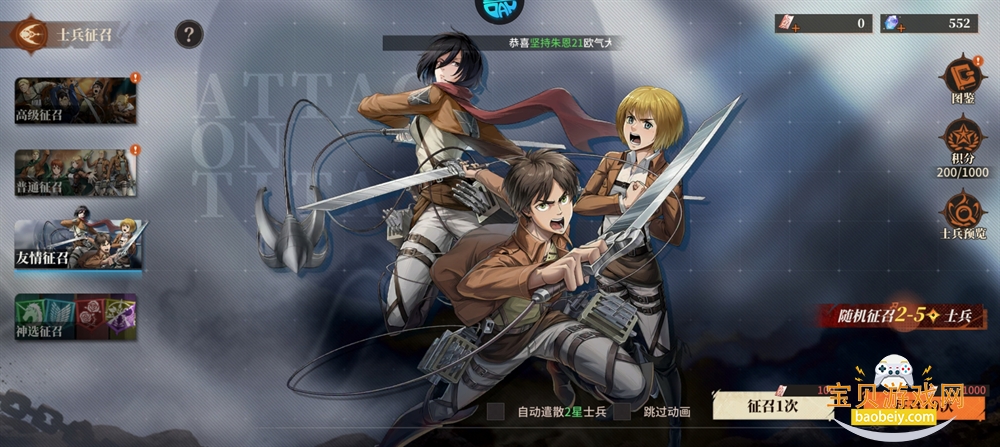Open the 神选征召 tab
The image size is (1000, 447).
point(75,316)
